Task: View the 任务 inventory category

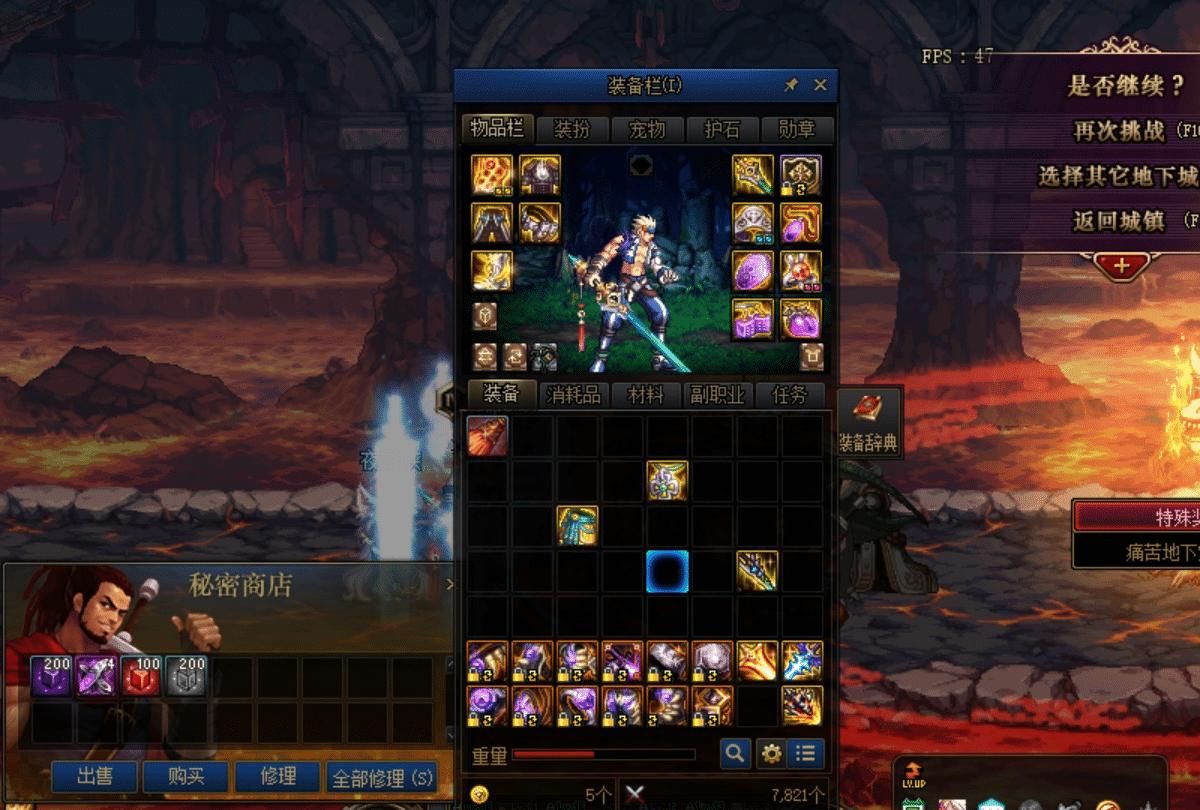Action: point(789,395)
